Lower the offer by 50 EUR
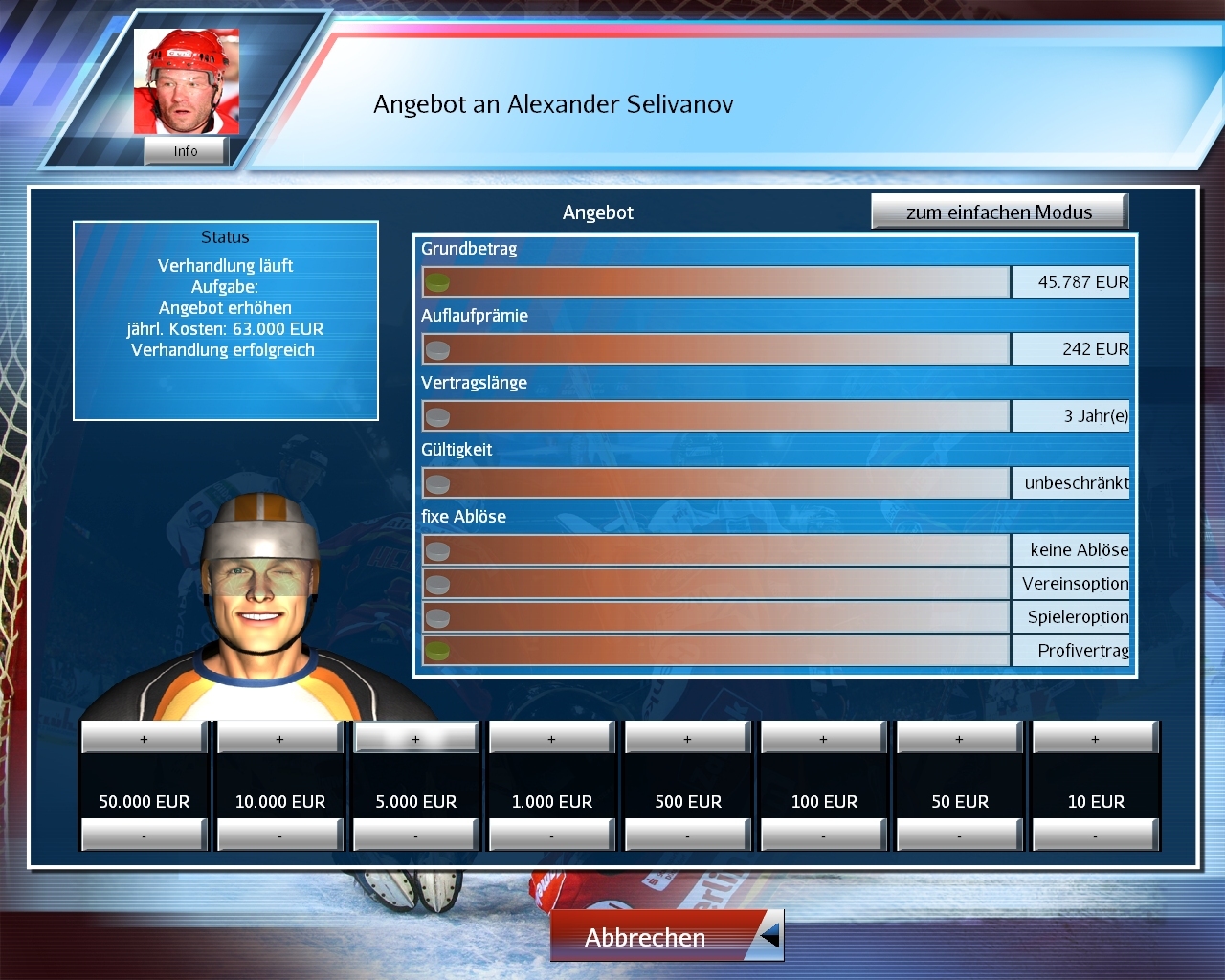Screen dimensions: 1225x980 [x=960, y=836]
